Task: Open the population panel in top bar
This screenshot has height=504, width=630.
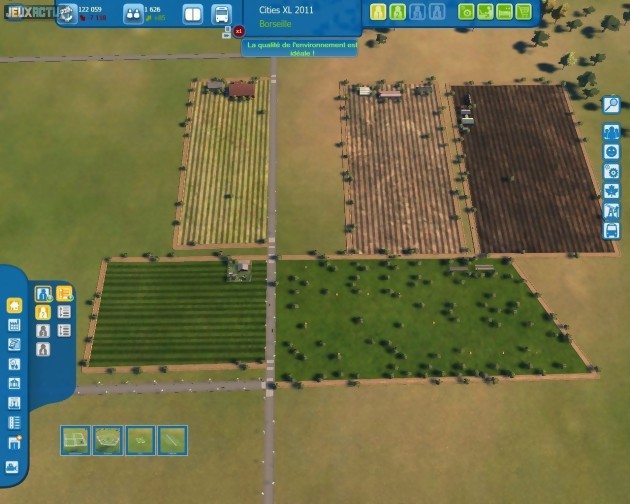Action: (133, 14)
